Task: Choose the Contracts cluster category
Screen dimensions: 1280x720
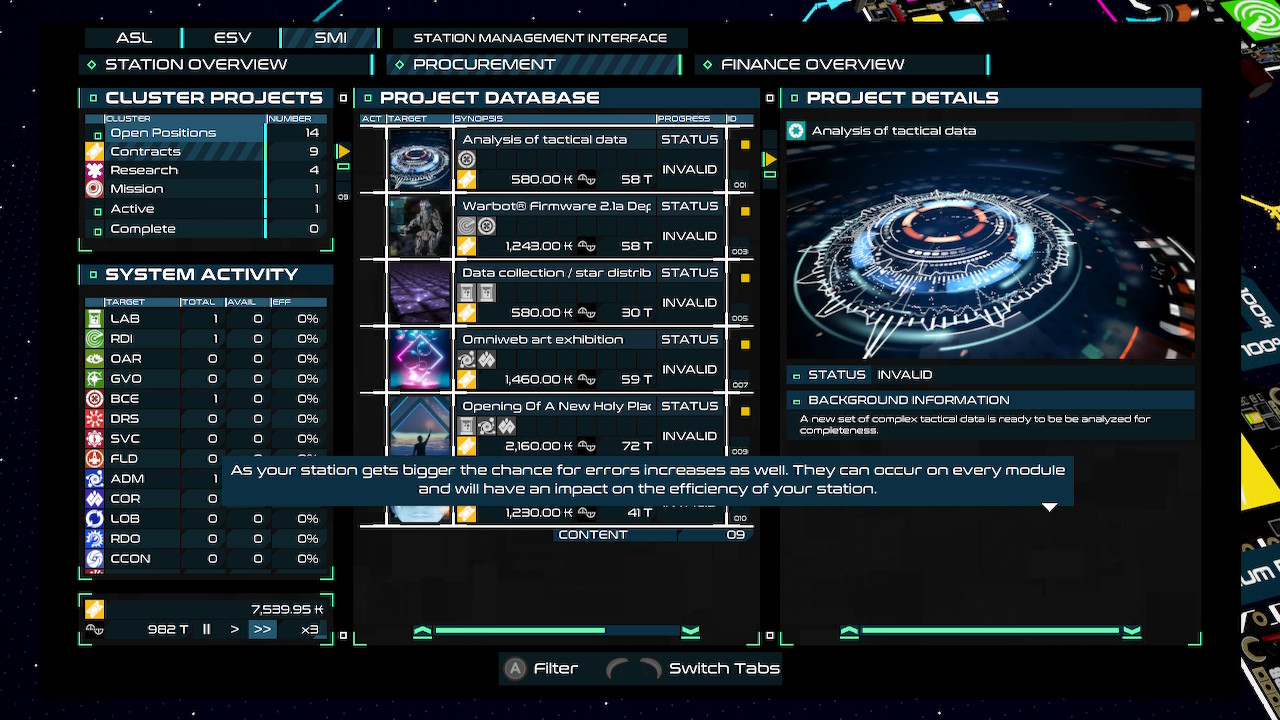Action: [x=145, y=152]
